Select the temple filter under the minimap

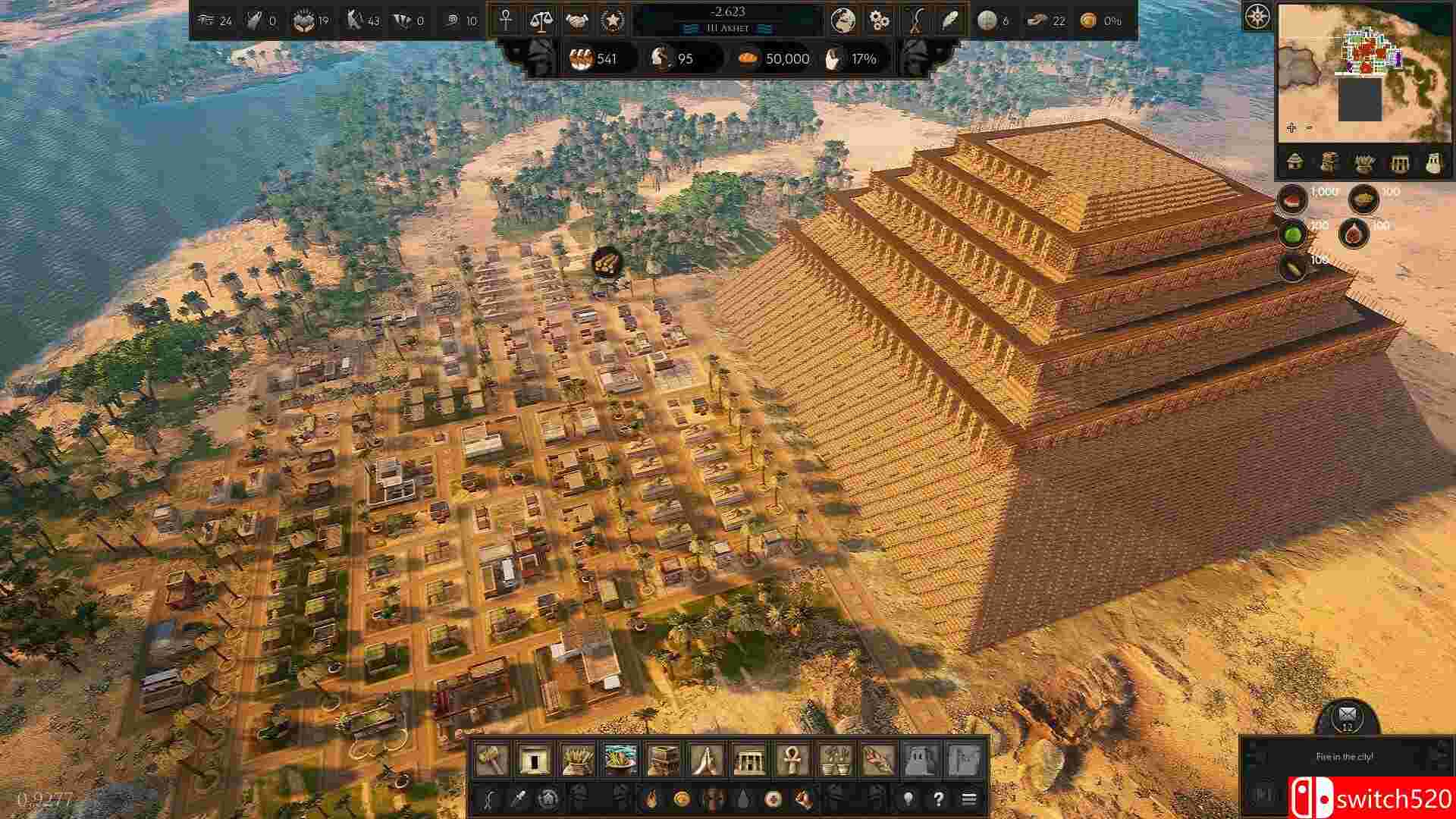[x=1399, y=162]
